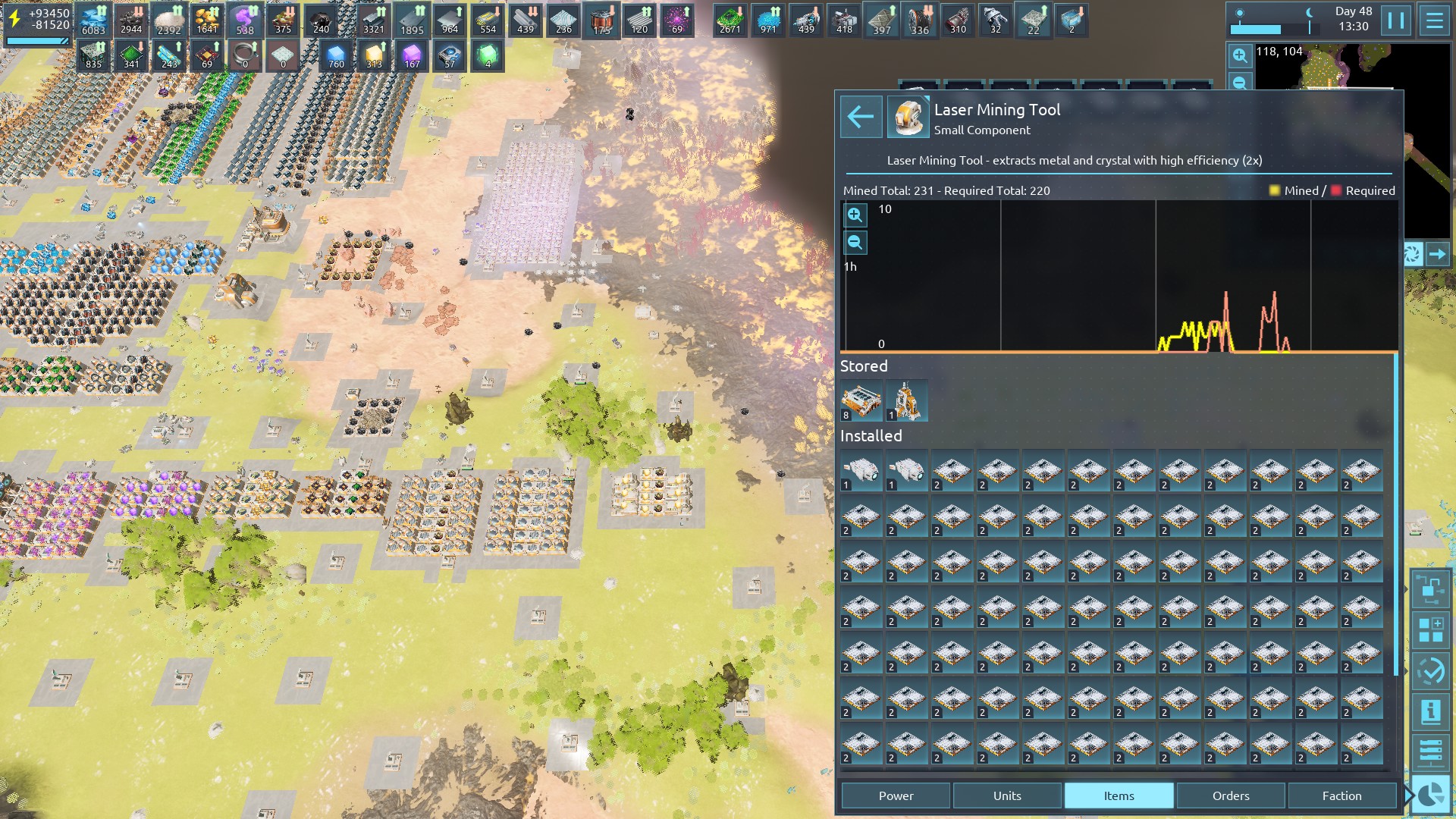Select the Items tab
Image resolution: width=1456 pixels, height=819 pixels.
point(1119,795)
